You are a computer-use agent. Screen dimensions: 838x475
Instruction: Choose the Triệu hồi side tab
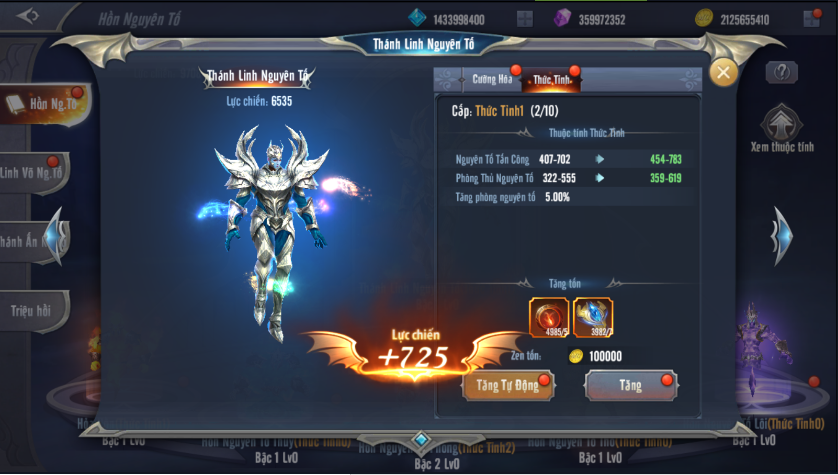[x=32, y=308]
